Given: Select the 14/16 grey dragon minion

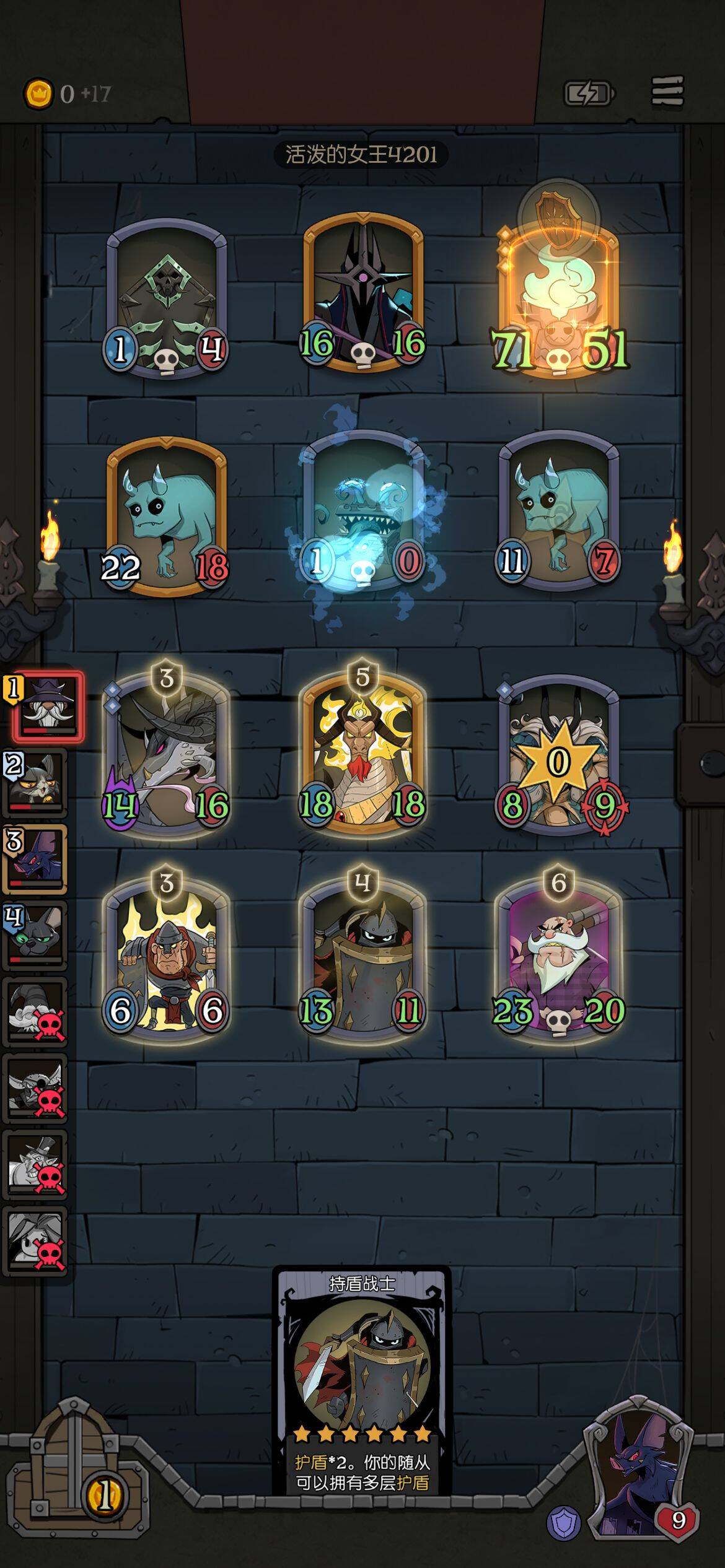Looking at the screenshot, I should point(166,756).
